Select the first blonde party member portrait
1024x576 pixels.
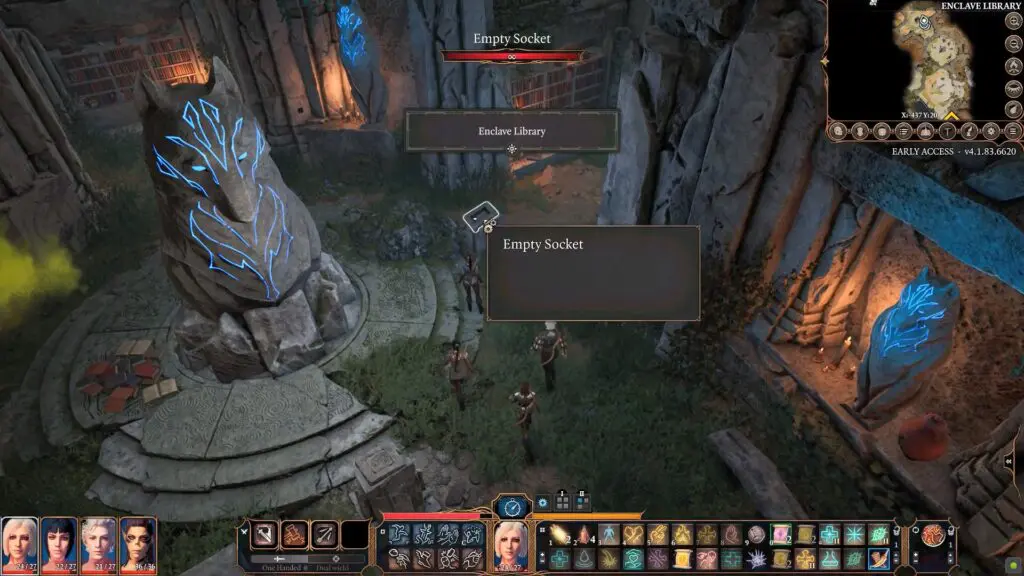19,541
